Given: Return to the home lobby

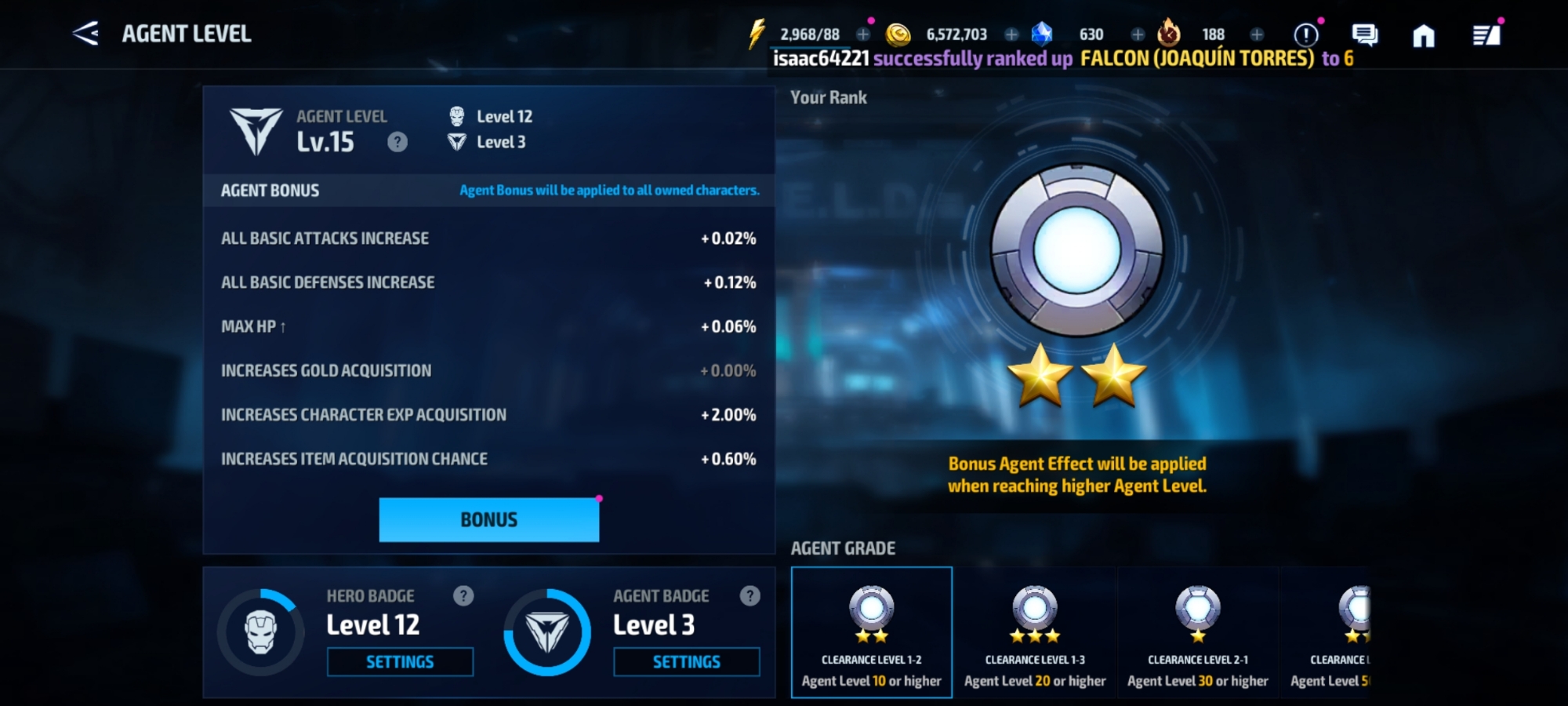Looking at the screenshot, I should pos(1424,35).
